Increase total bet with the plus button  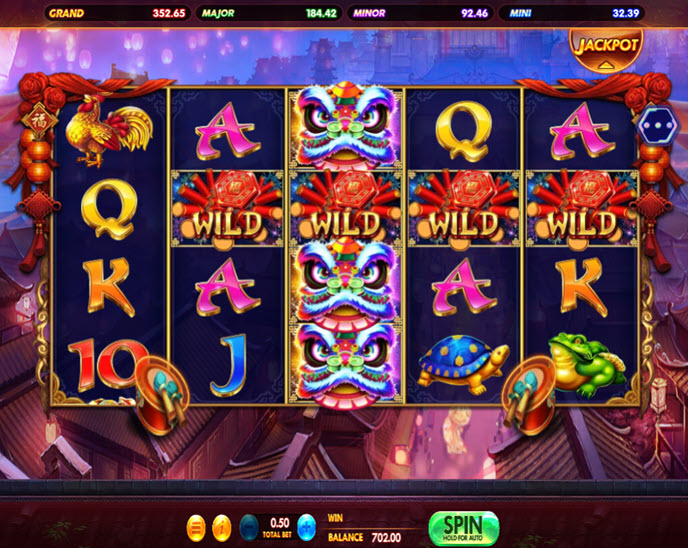(x=307, y=526)
